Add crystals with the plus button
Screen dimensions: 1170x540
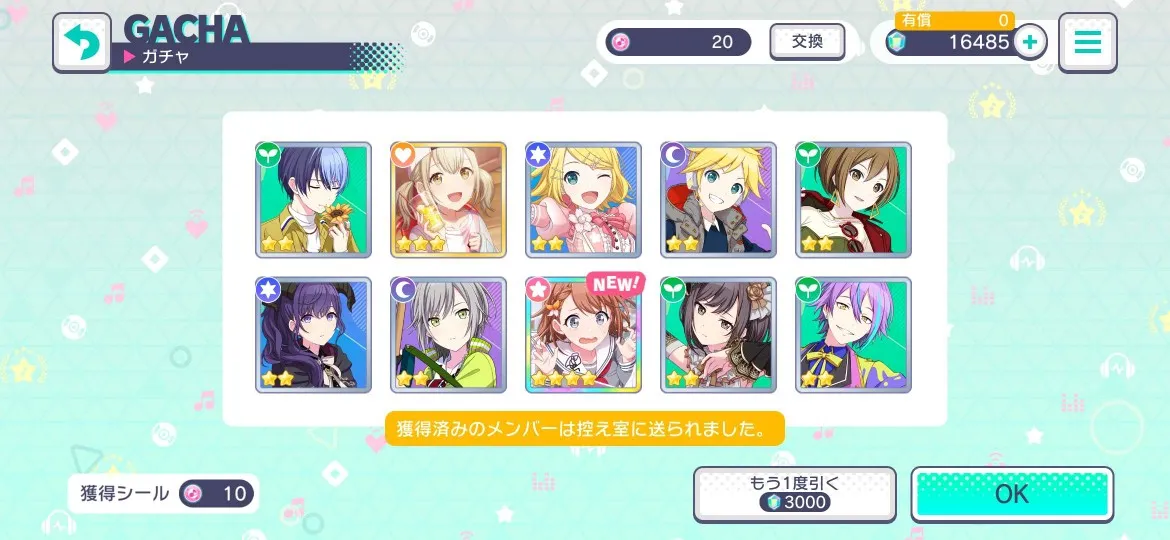(1029, 42)
